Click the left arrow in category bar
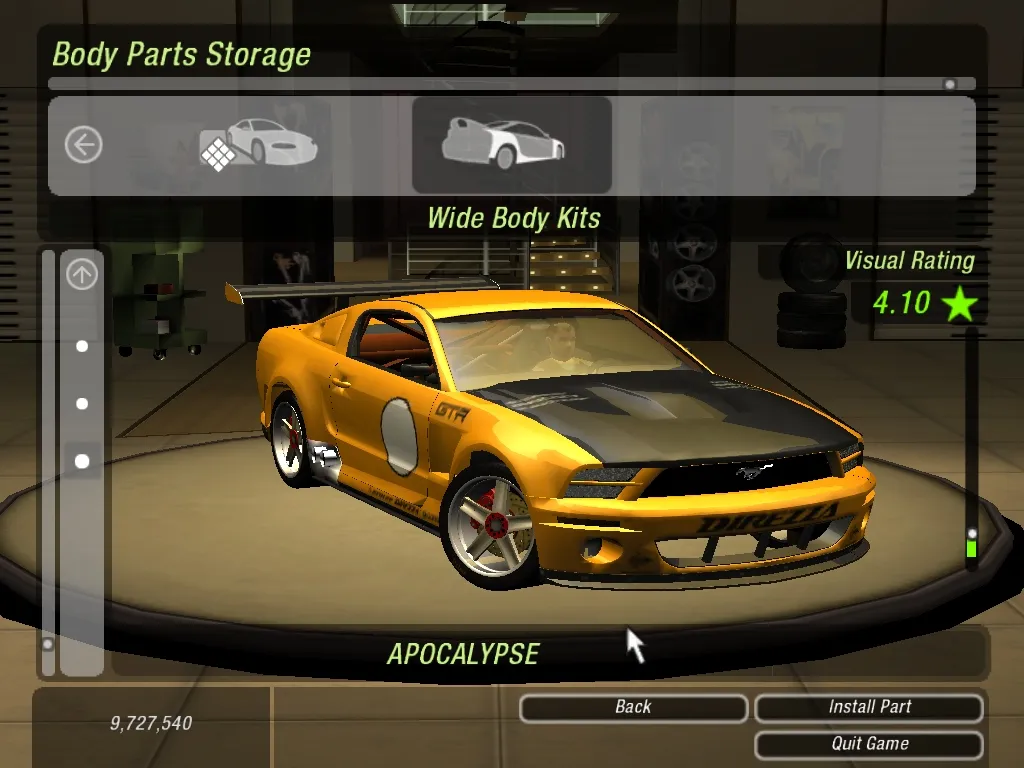Screen dimensions: 1024x768 (83, 145)
